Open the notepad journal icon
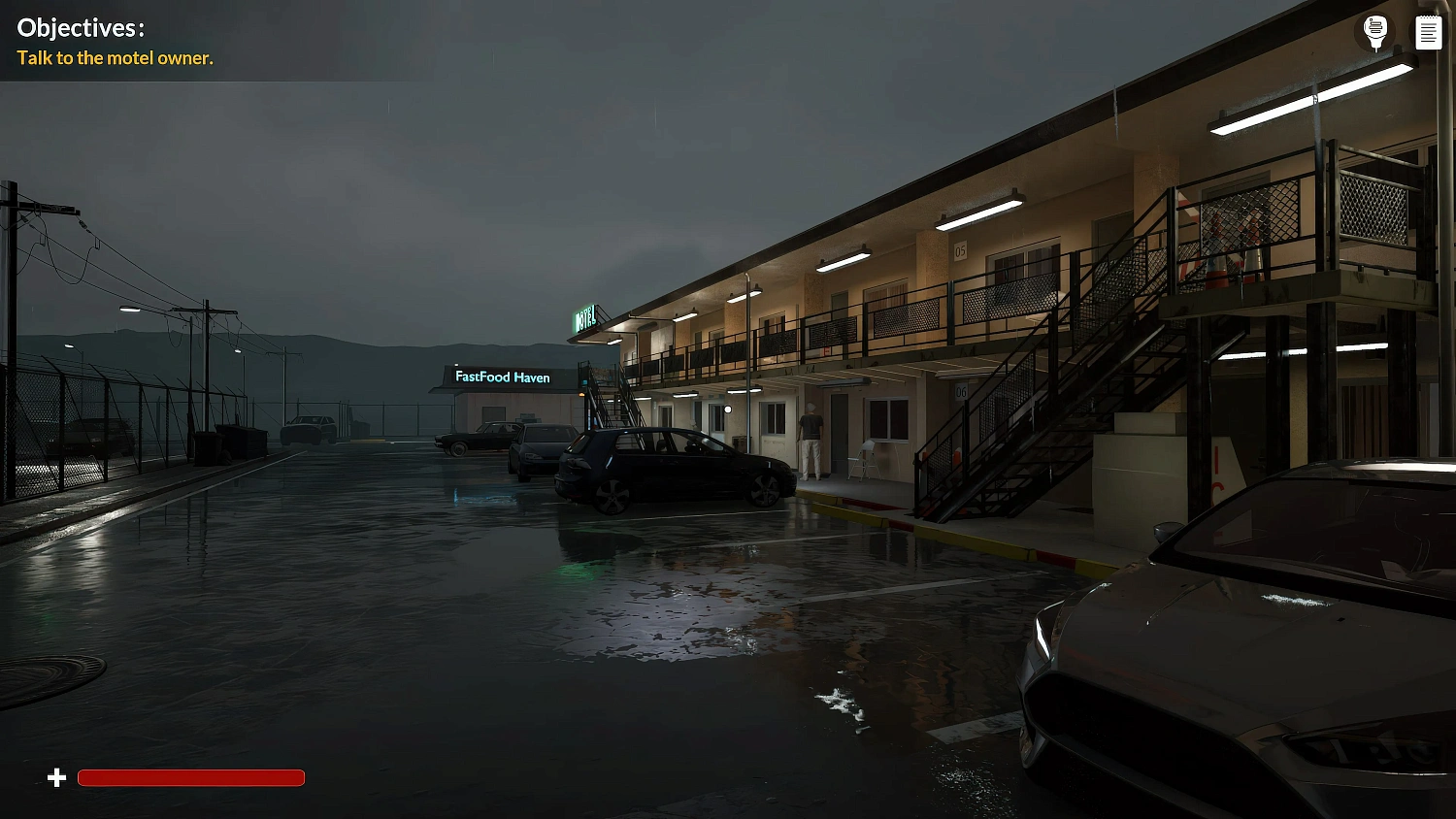This screenshot has width=1456, height=819. (x=1428, y=30)
